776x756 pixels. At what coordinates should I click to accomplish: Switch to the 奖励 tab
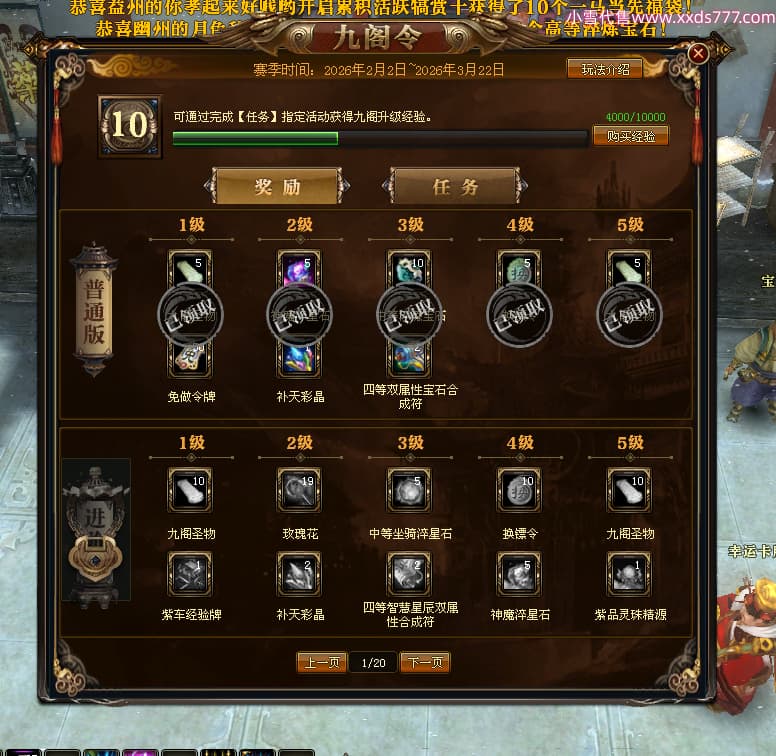277,187
